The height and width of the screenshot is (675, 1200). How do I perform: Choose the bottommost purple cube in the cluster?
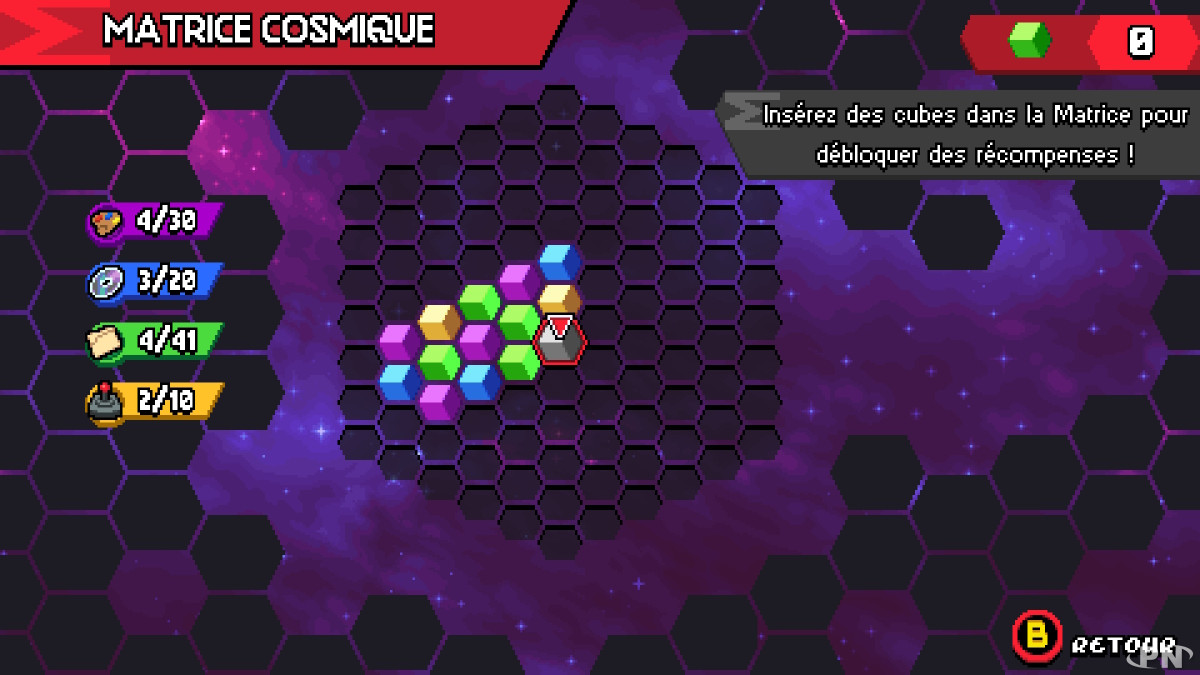[439, 401]
